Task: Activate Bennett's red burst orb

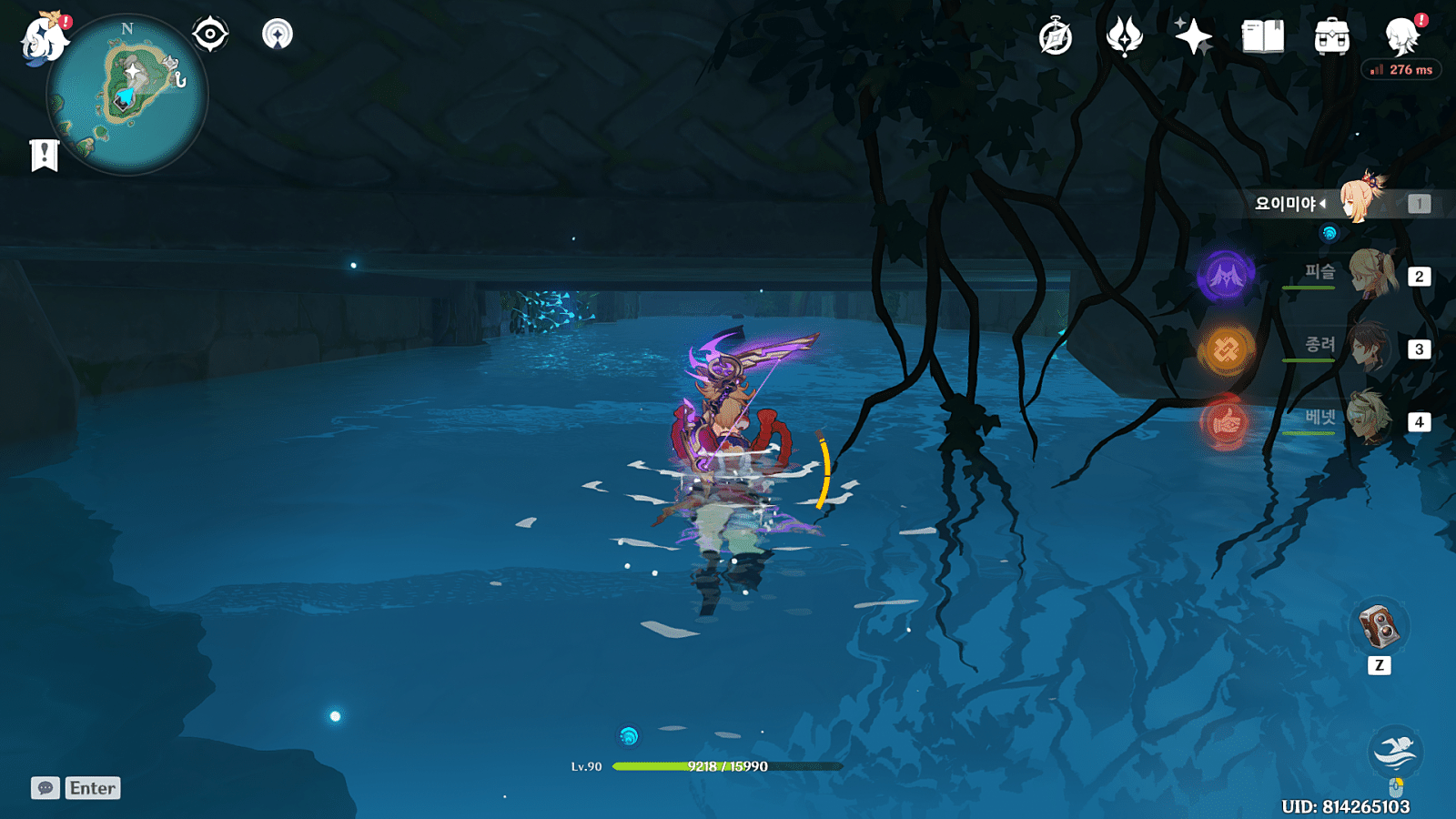Action: [x=1226, y=421]
